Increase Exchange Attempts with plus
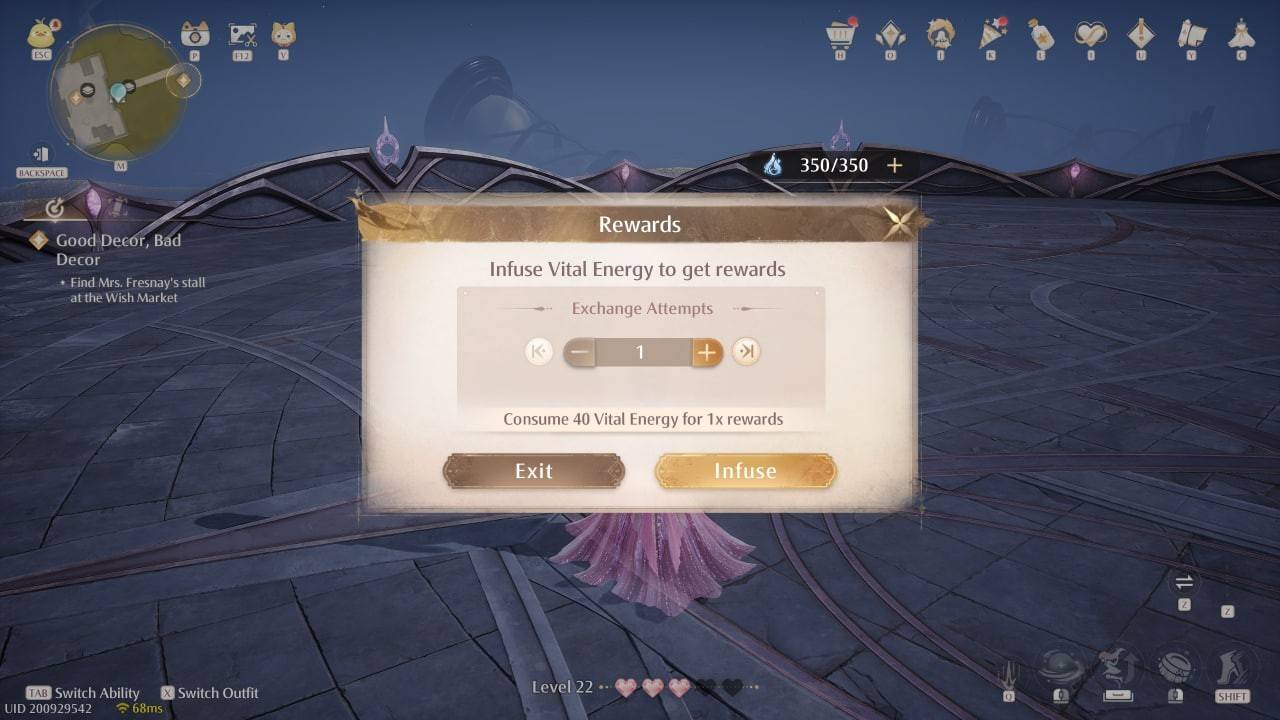 pos(706,352)
